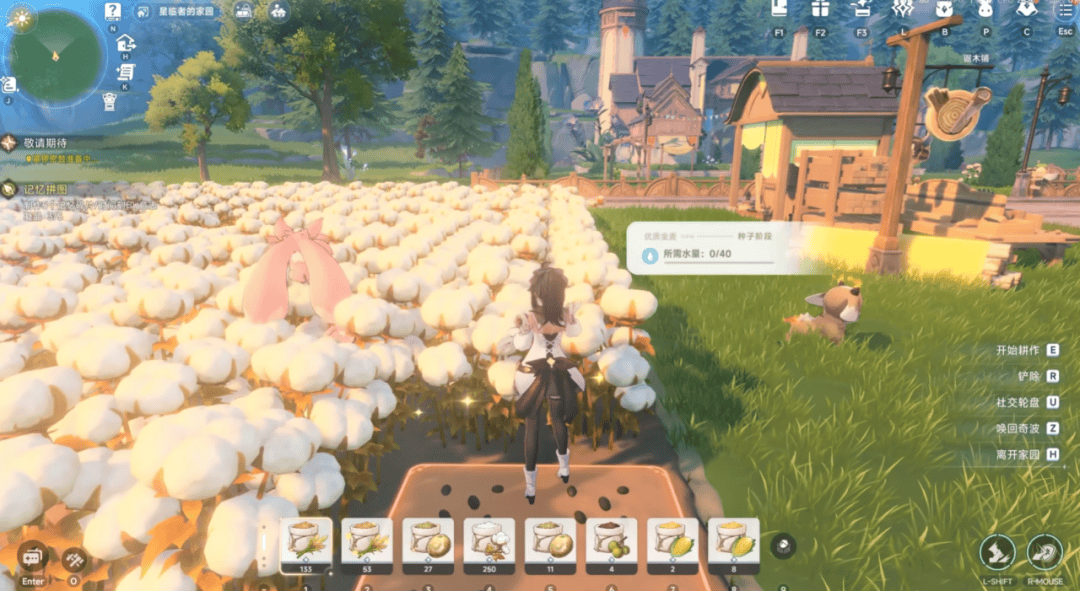Open the main menu list icon
Image resolution: width=1080 pixels, height=591 pixels.
[1064, 9]
